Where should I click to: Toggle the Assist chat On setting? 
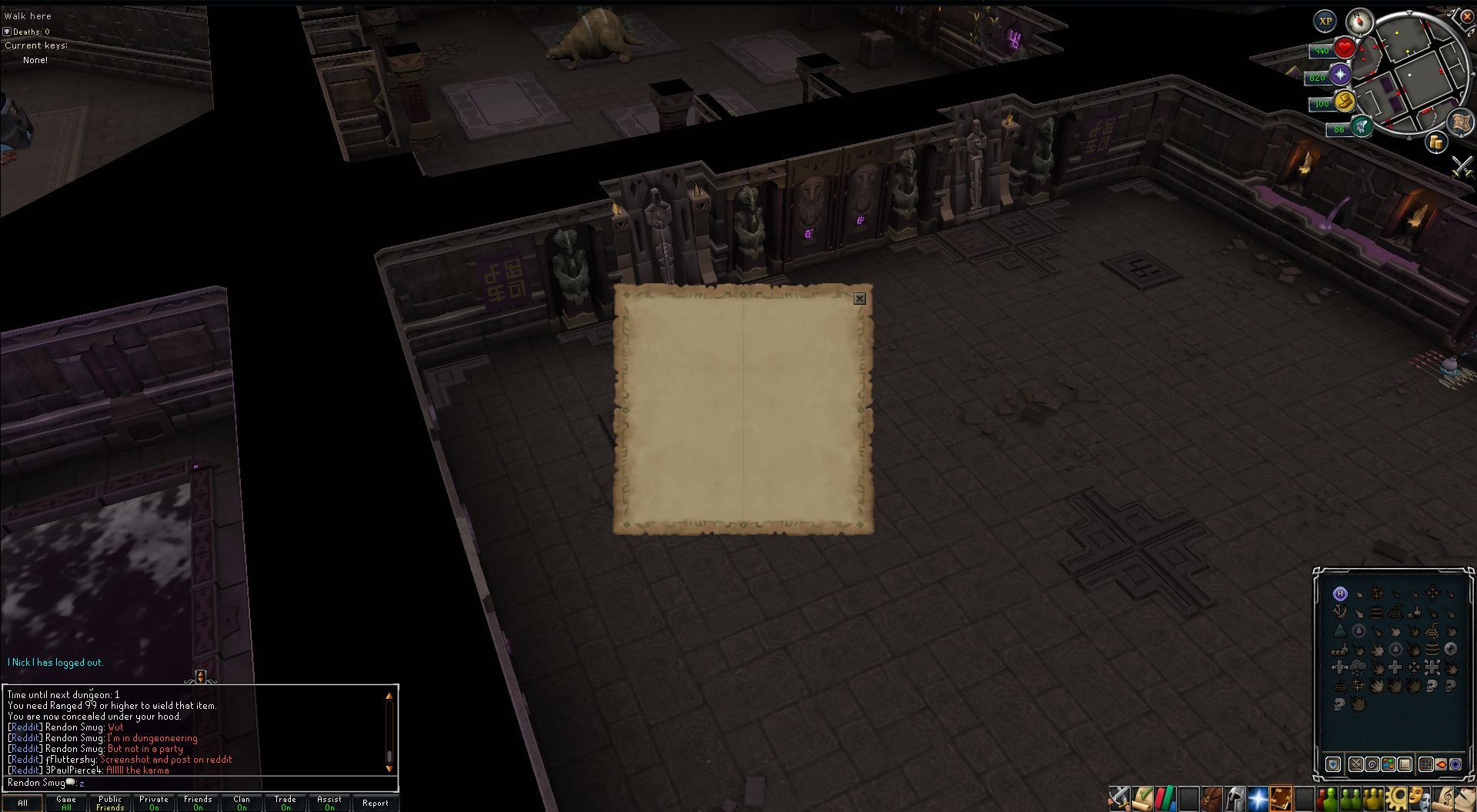pos(328,804)
